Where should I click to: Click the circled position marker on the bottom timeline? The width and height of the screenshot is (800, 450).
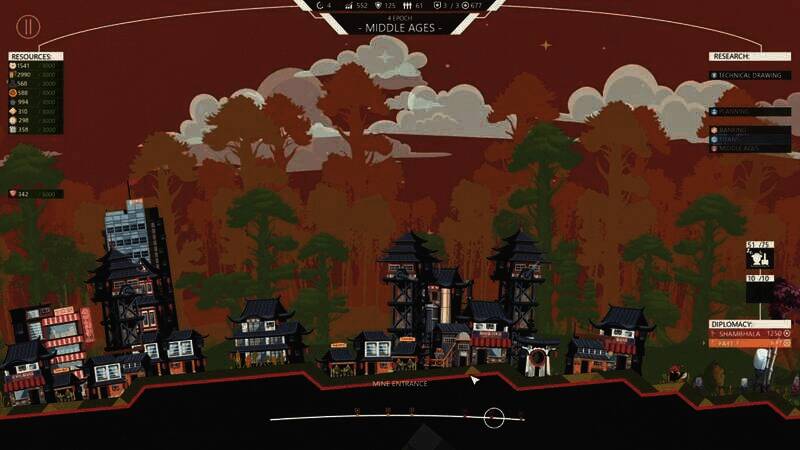(493, 418)
